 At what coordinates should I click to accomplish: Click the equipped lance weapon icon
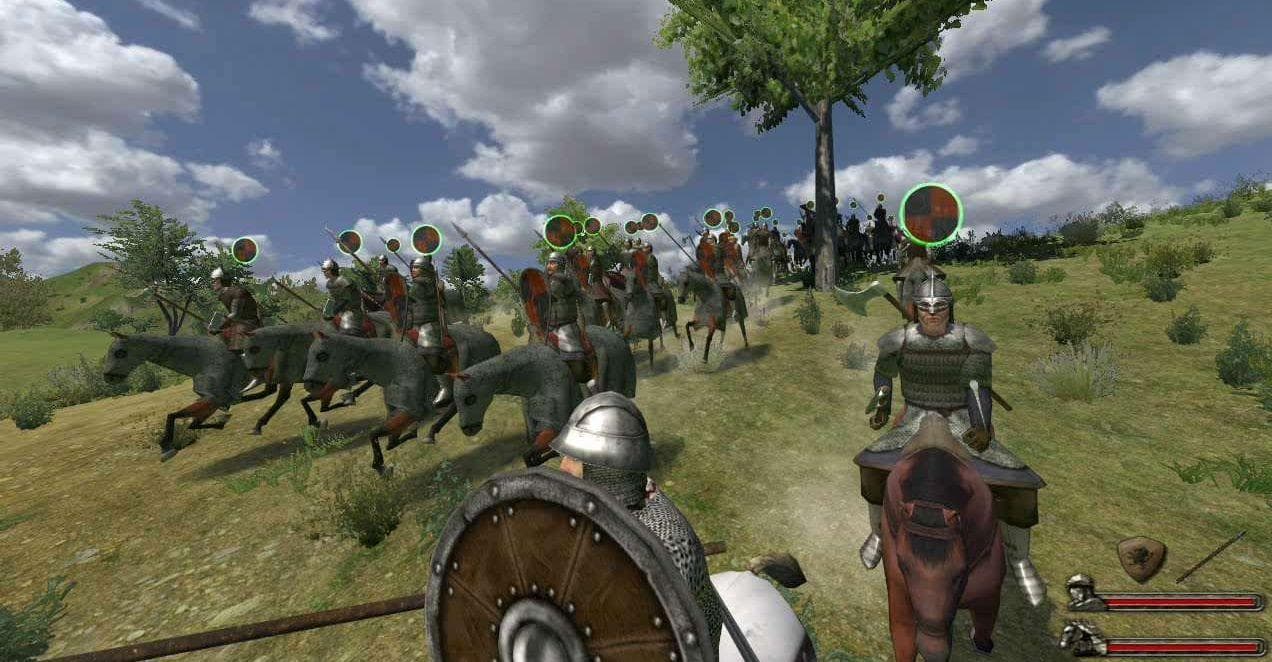1210,557
